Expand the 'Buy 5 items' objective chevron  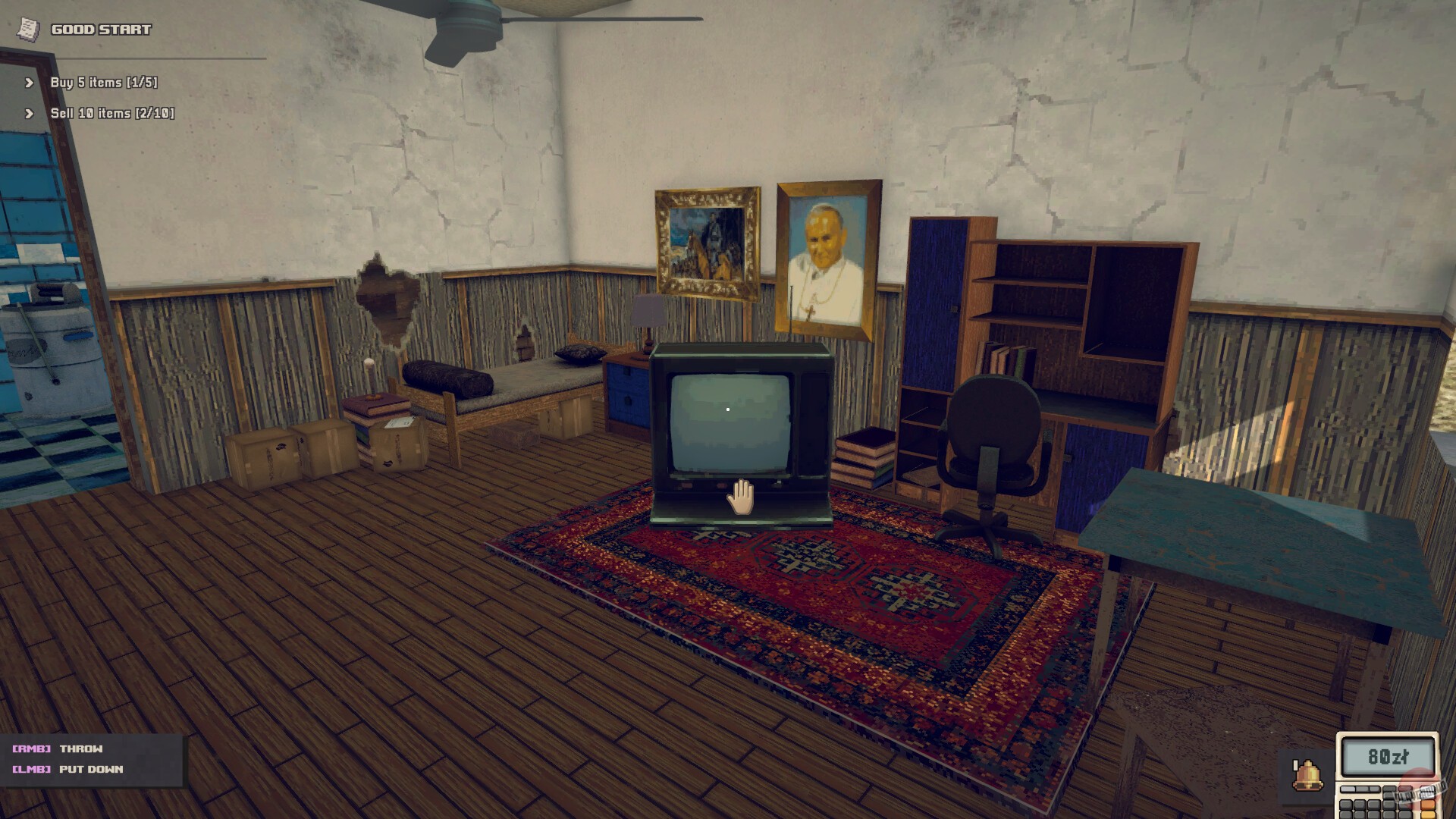tap(29, 83)
